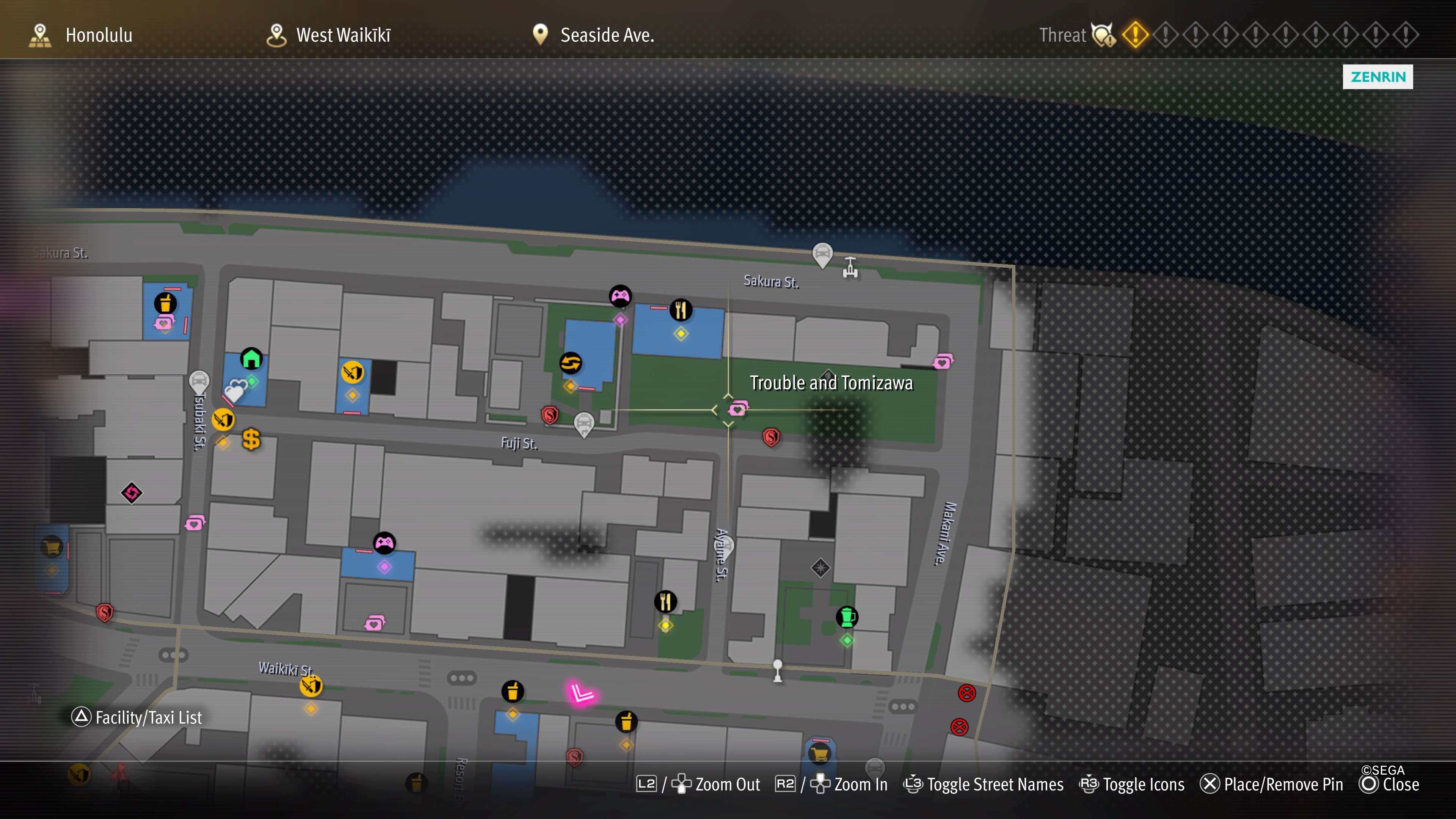Click the dark compass star diamond marker
This screenshot has width=1456, height=819.
coord(820,568)
